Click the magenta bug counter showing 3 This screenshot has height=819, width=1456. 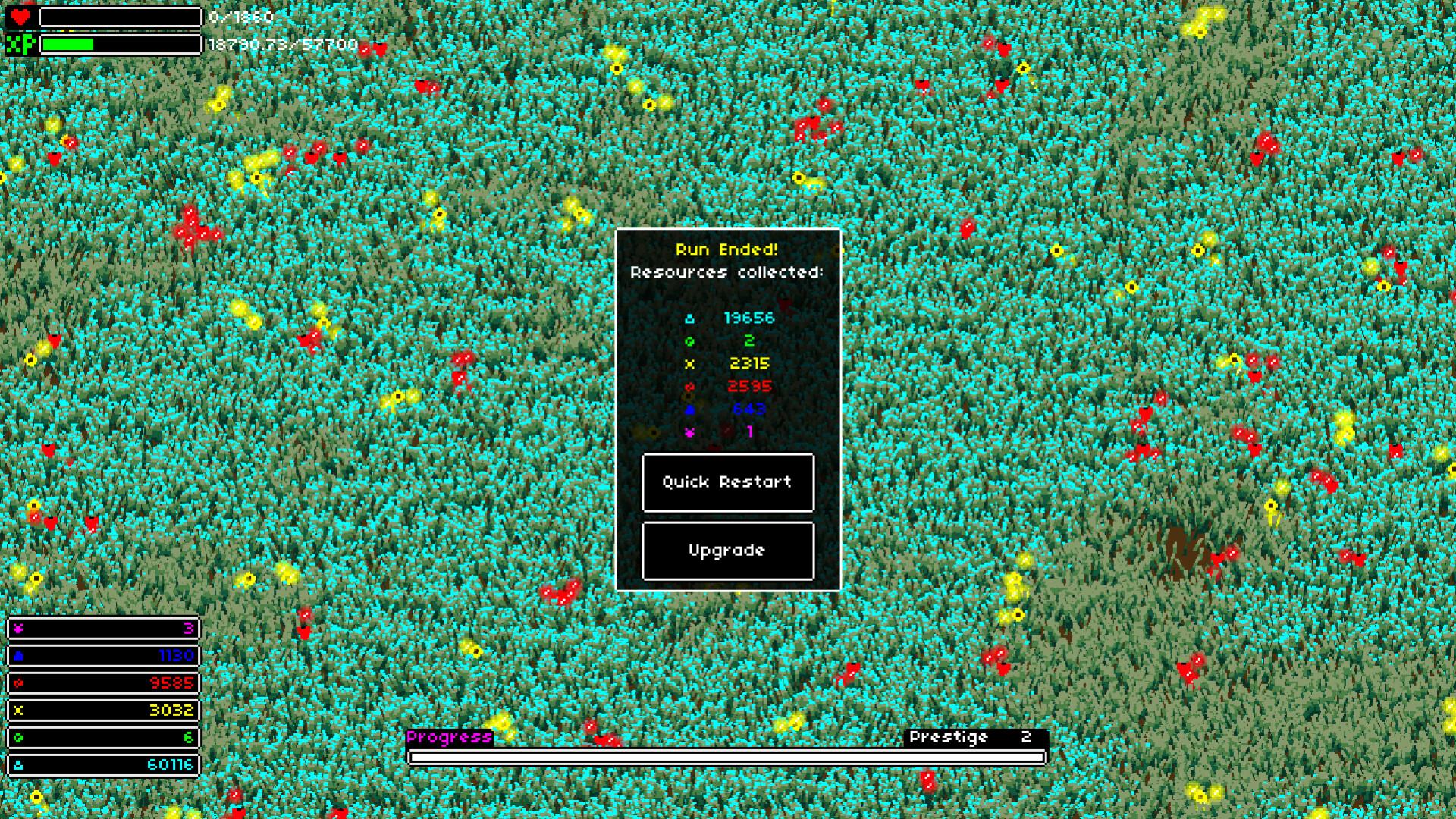tap(103, 629)
